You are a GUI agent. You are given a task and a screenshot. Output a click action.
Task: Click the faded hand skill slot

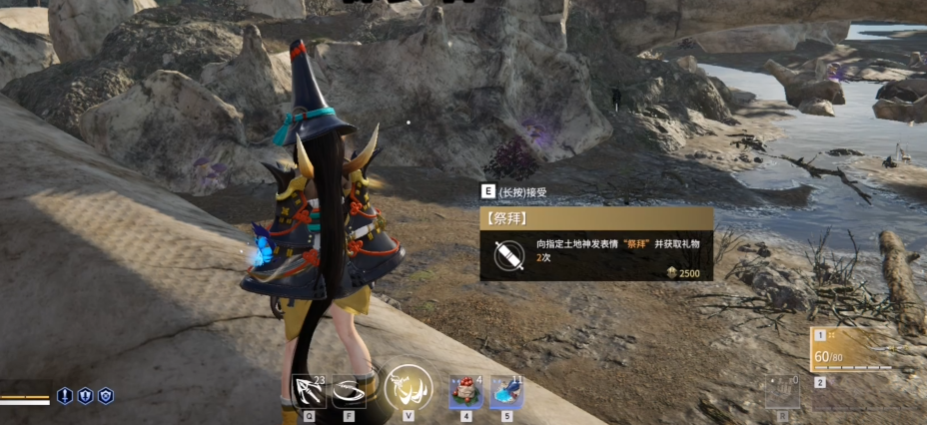pos(782,392)
